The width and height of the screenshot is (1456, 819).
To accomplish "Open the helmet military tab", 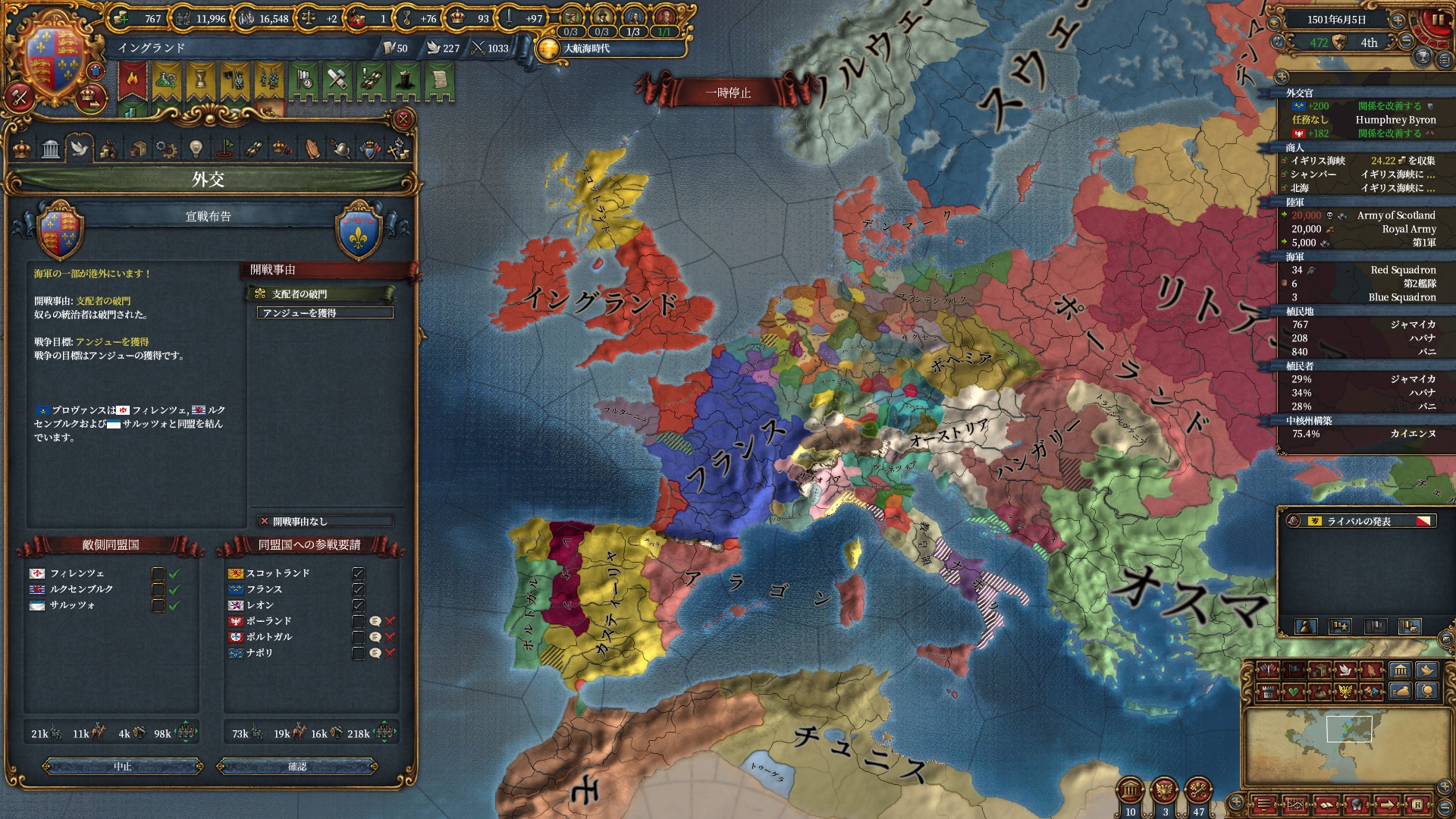I will click(x=341, y=149).
